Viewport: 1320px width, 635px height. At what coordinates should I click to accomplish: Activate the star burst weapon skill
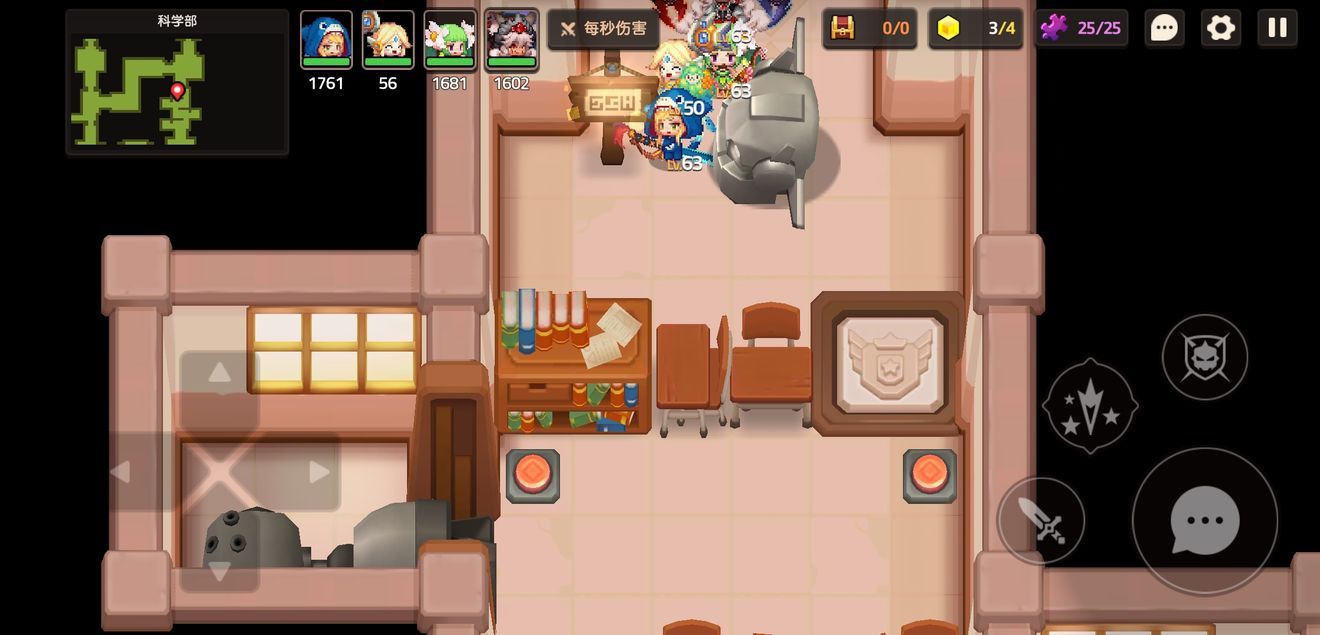1090,406
